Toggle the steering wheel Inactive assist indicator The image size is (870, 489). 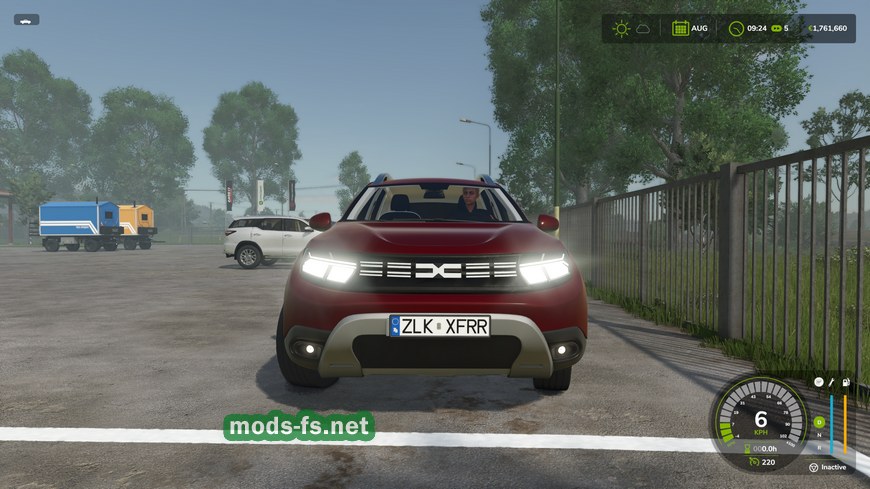(x=814, y=467)
